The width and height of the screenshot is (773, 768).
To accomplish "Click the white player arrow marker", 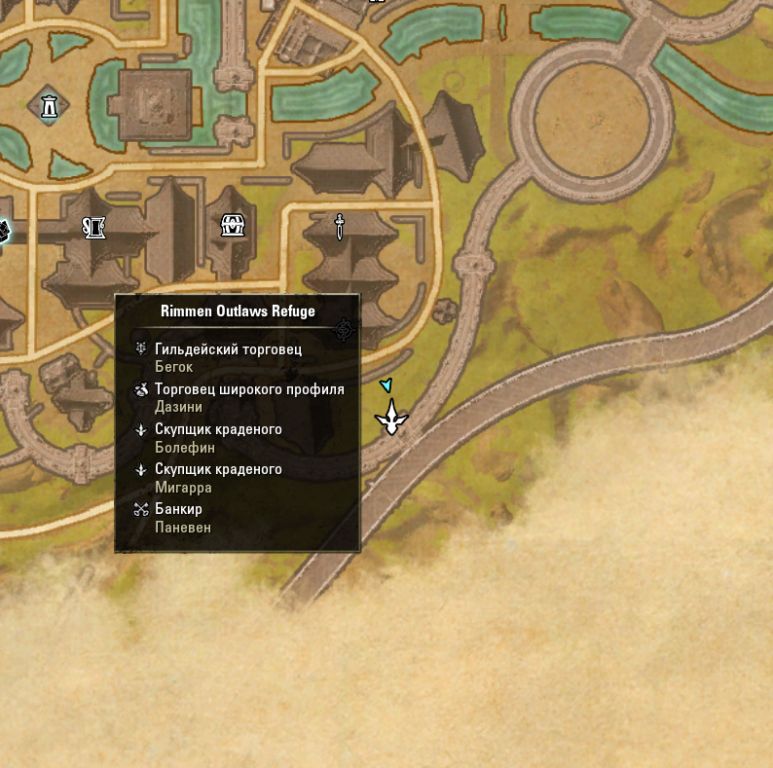I will tap(391, 417).
